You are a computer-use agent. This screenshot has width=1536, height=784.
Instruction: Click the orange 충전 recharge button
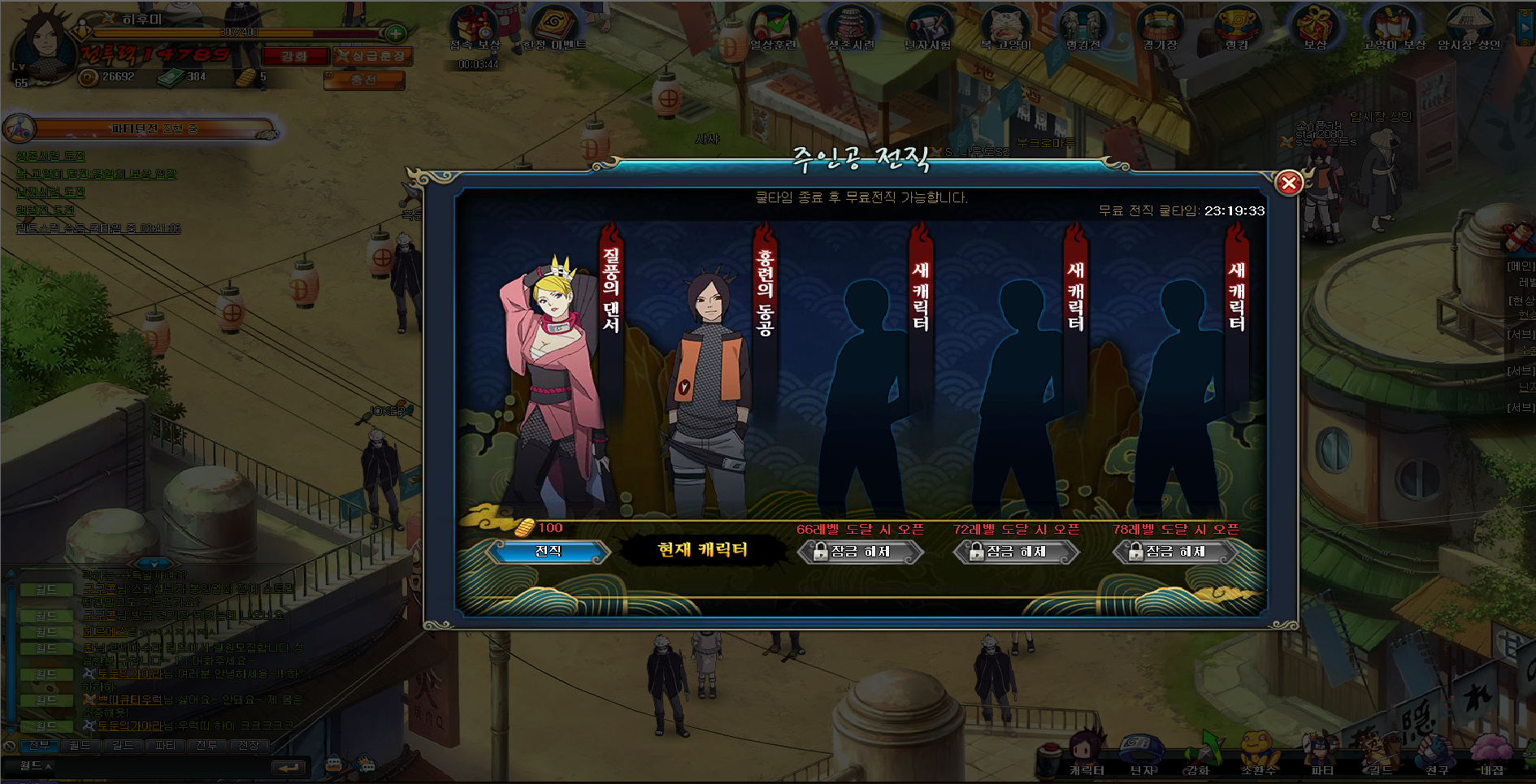pyautogui.click(x=363, y=80)
